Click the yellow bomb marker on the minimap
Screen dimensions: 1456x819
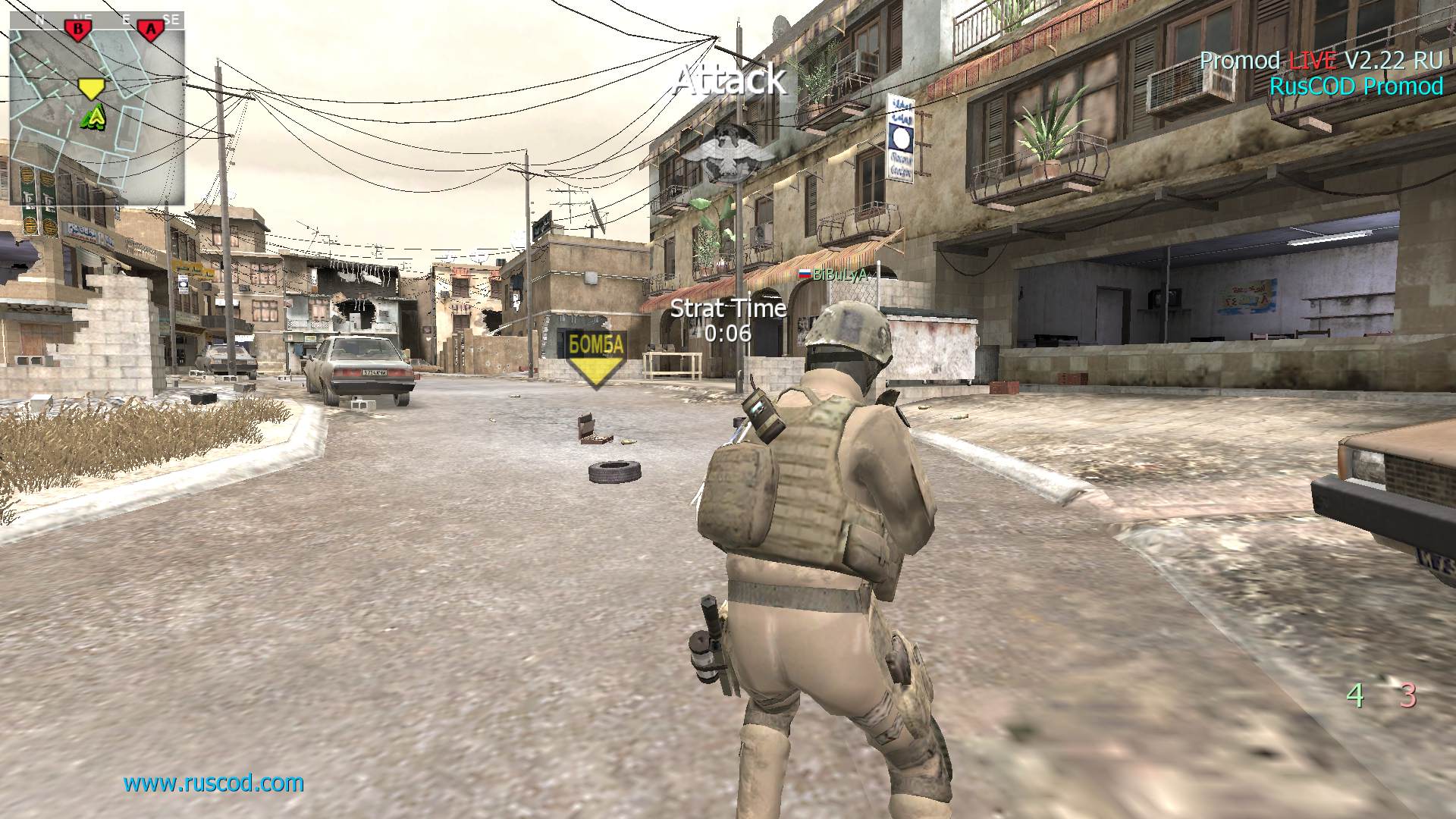(x=91, y=89)
